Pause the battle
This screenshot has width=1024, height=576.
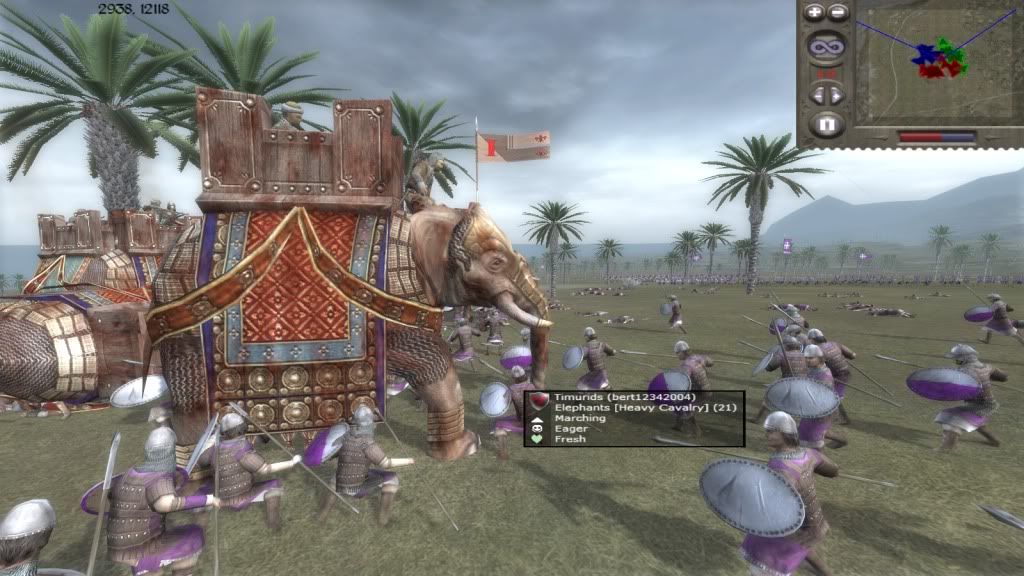(x=826, y=125)
